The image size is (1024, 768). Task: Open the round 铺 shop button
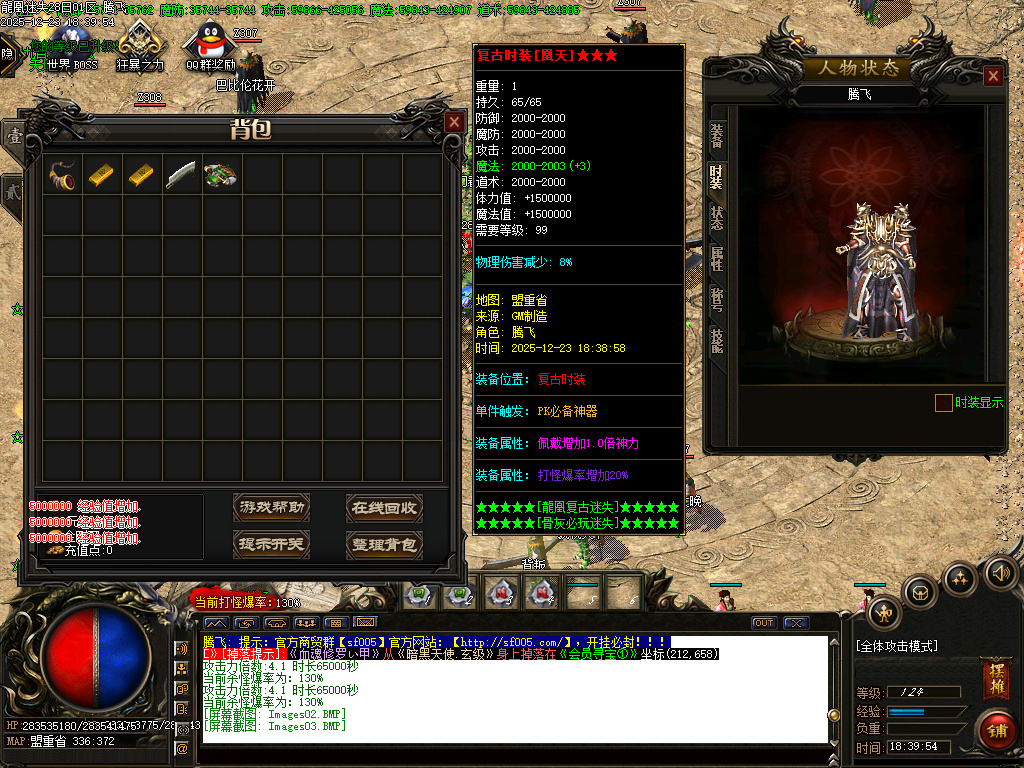tap(995, 729)
